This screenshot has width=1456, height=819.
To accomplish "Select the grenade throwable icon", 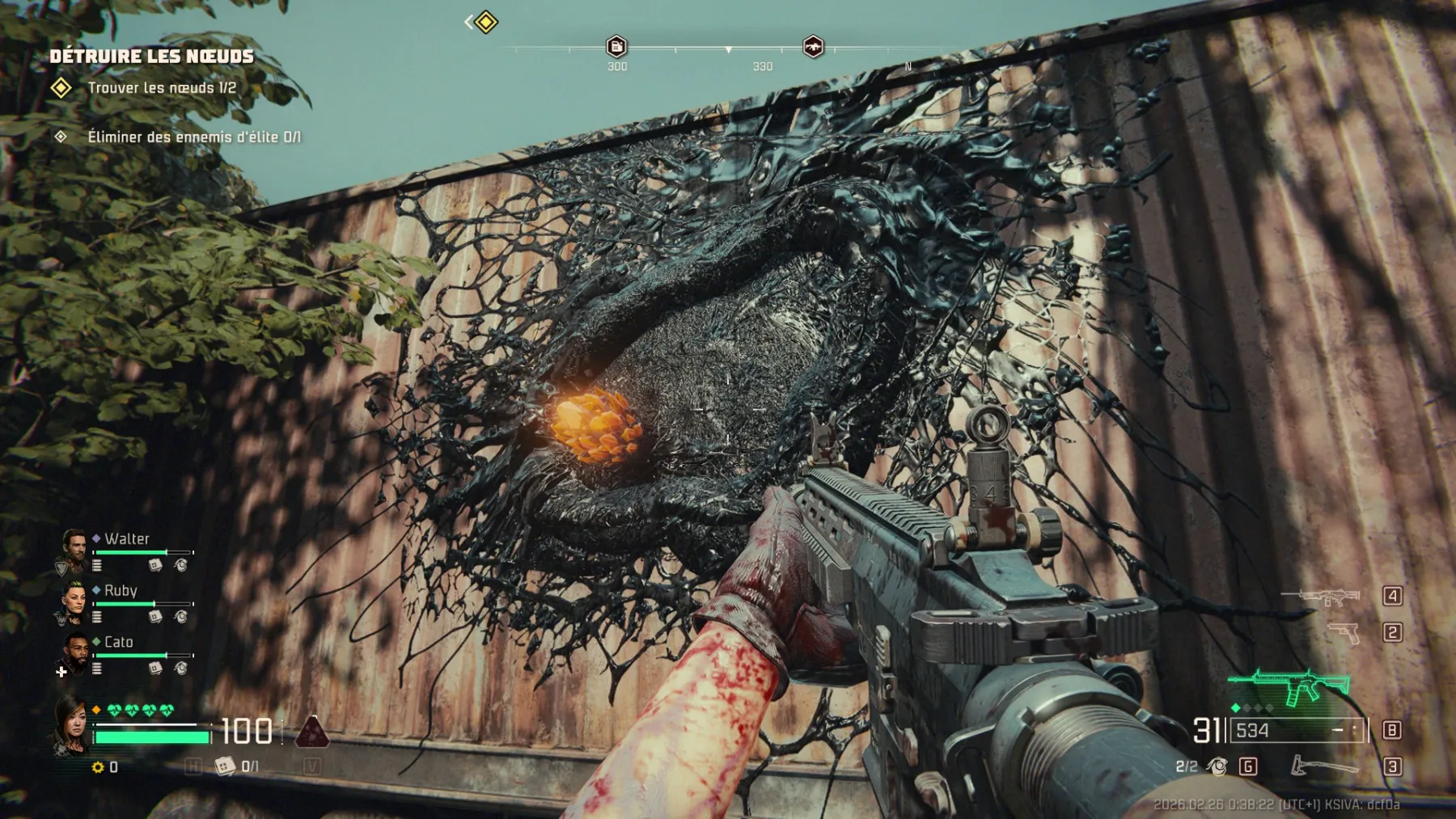I will [x=1217, y=766].
